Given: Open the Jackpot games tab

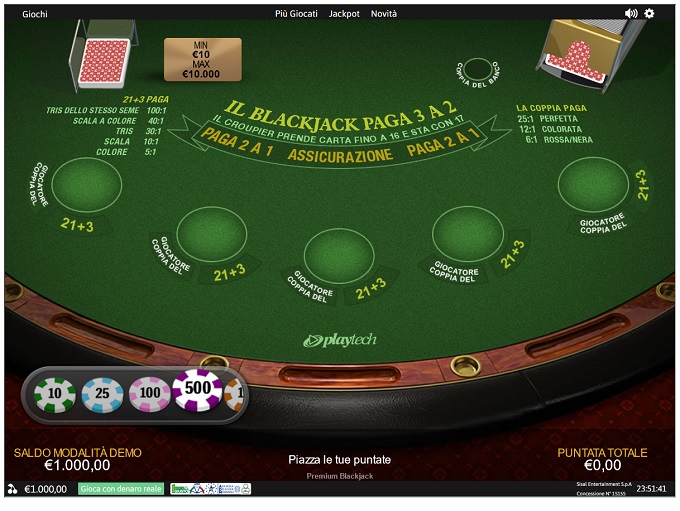Looking at the screenshot, I should (345, 14).
